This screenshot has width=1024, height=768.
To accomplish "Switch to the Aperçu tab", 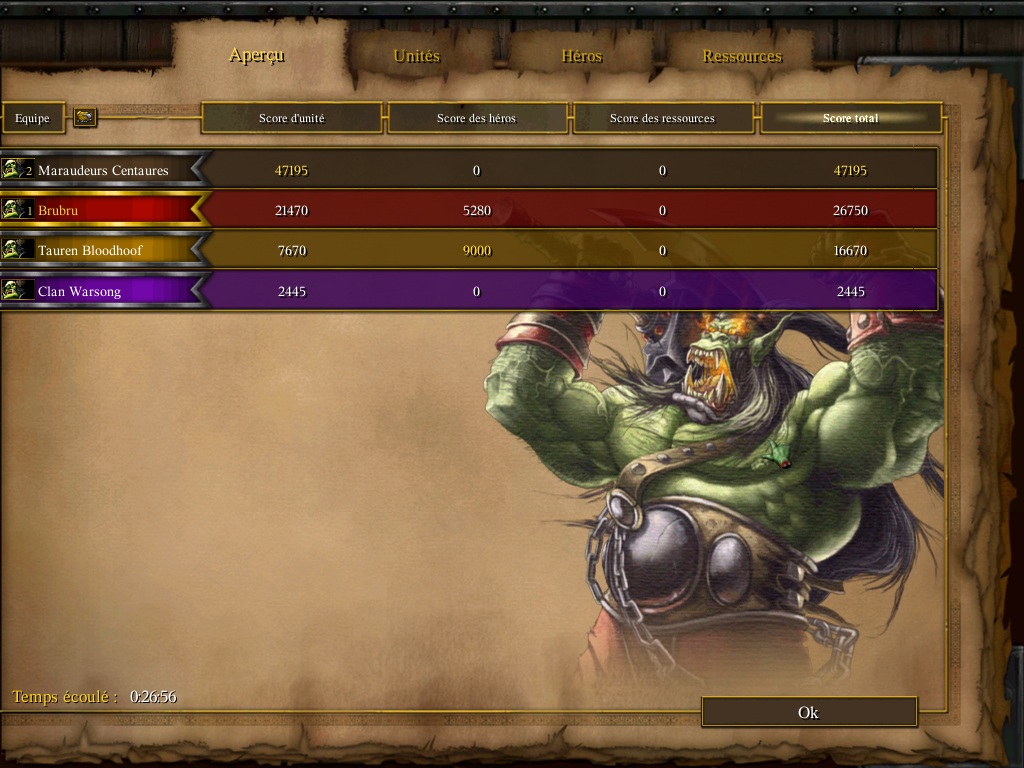I will click(x=257, y=55).
